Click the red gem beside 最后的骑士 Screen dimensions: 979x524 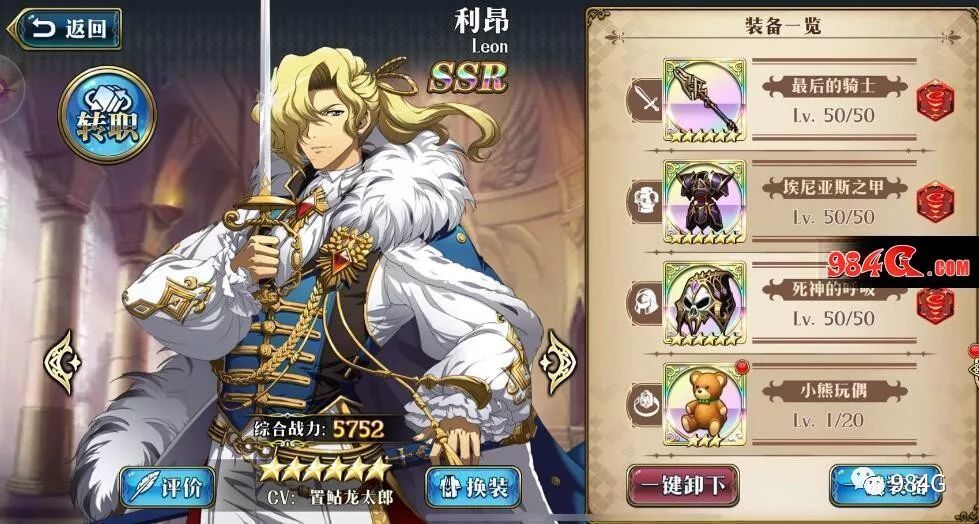[935, 100]
